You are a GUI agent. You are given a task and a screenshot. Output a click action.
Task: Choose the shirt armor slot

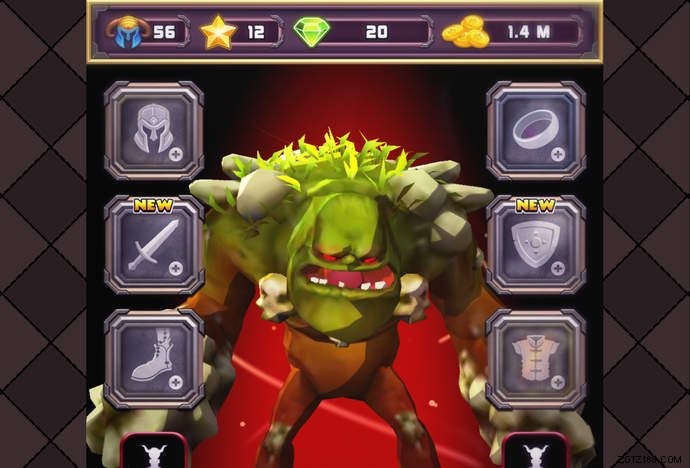(x=536, y=359)
